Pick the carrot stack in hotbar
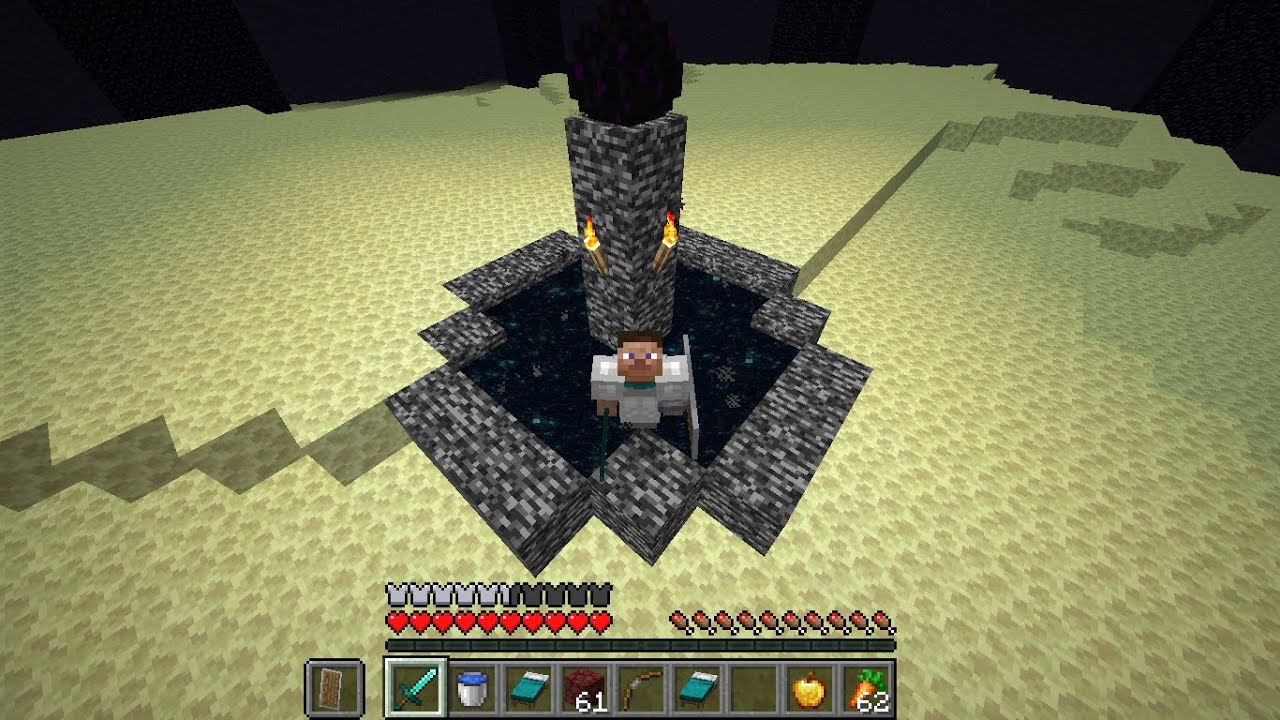Viewport: 1280px width, 720px height. (864, 688)
